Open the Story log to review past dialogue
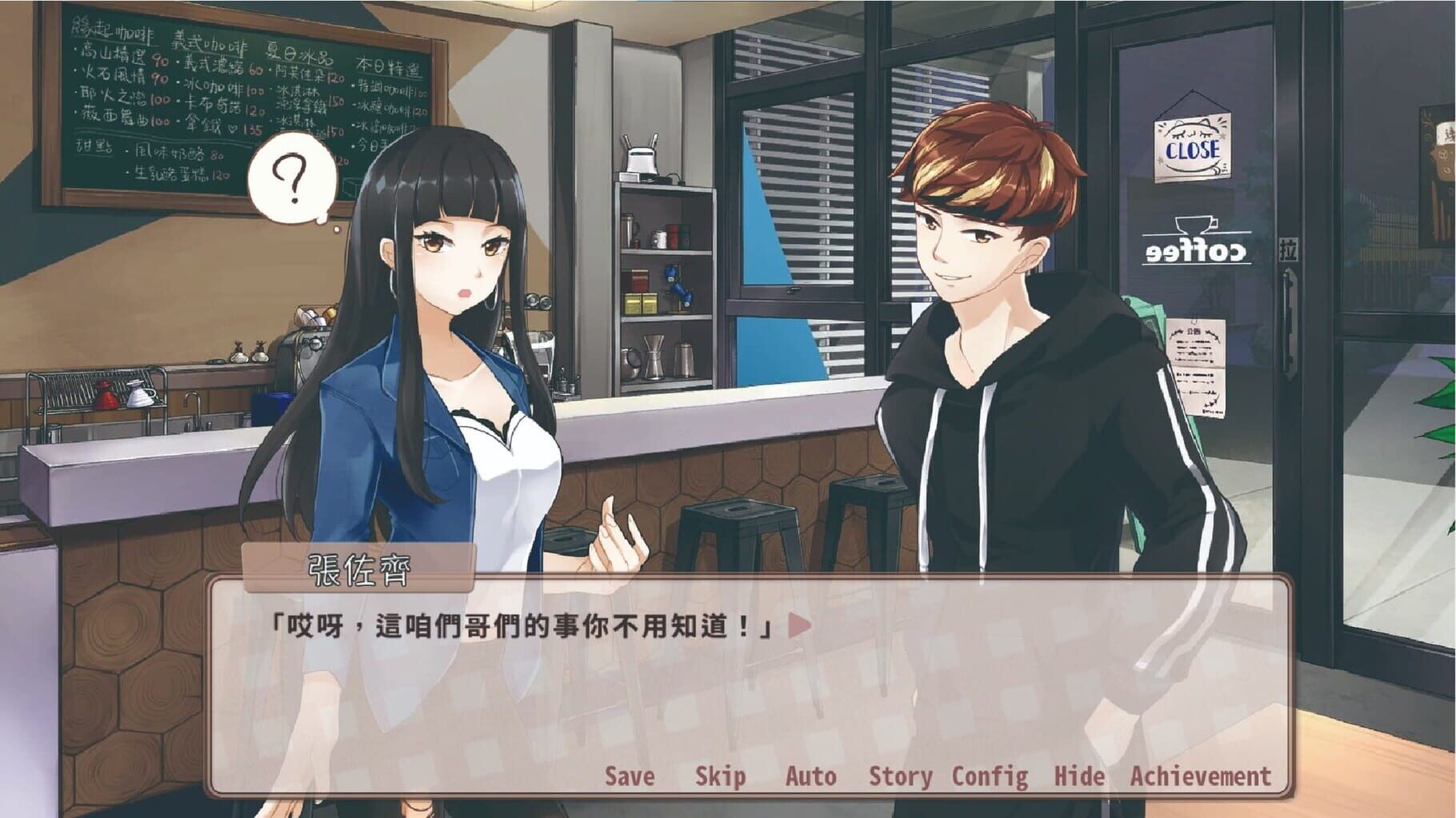The height and width of the screenshot is (818, 1456). [x=902, y=775]
